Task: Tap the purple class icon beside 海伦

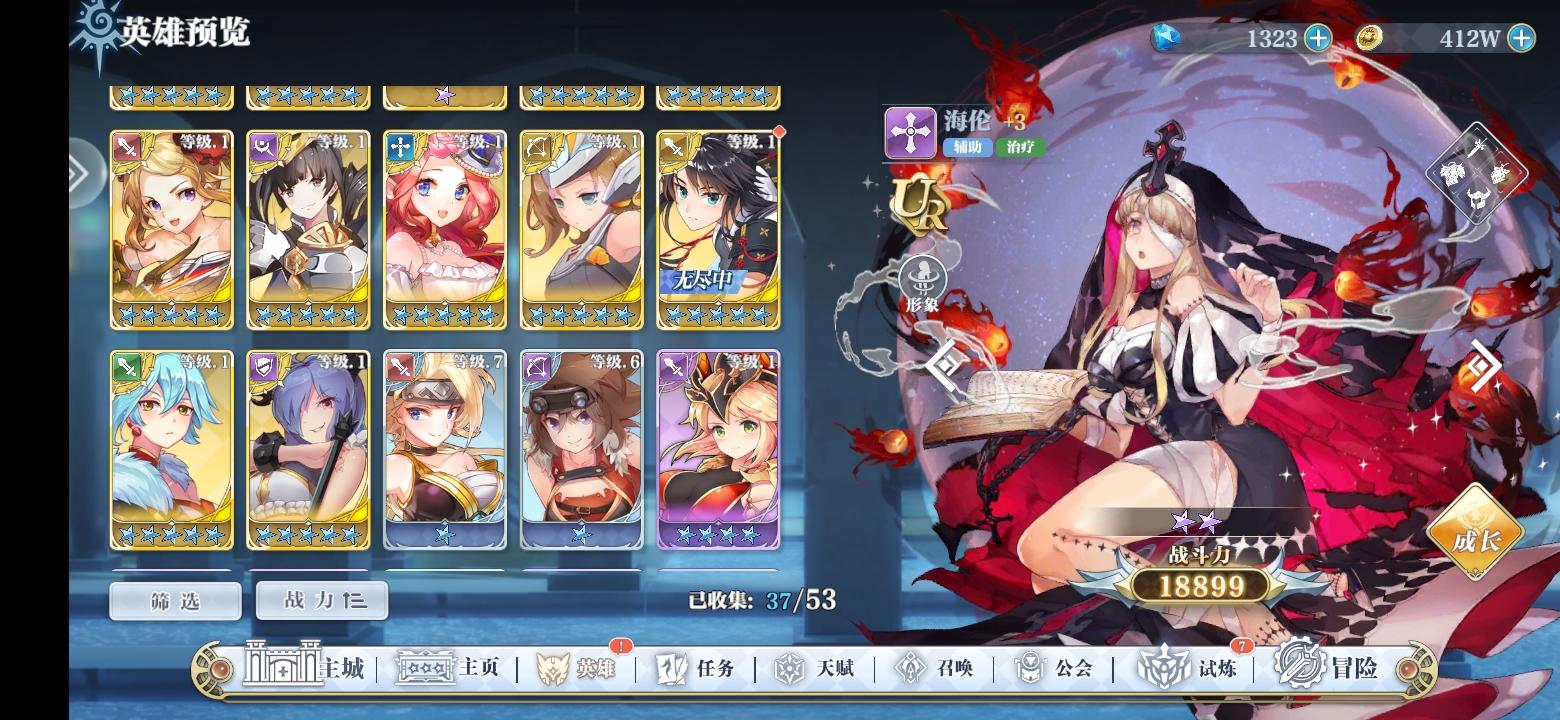Action: (910, 134)
